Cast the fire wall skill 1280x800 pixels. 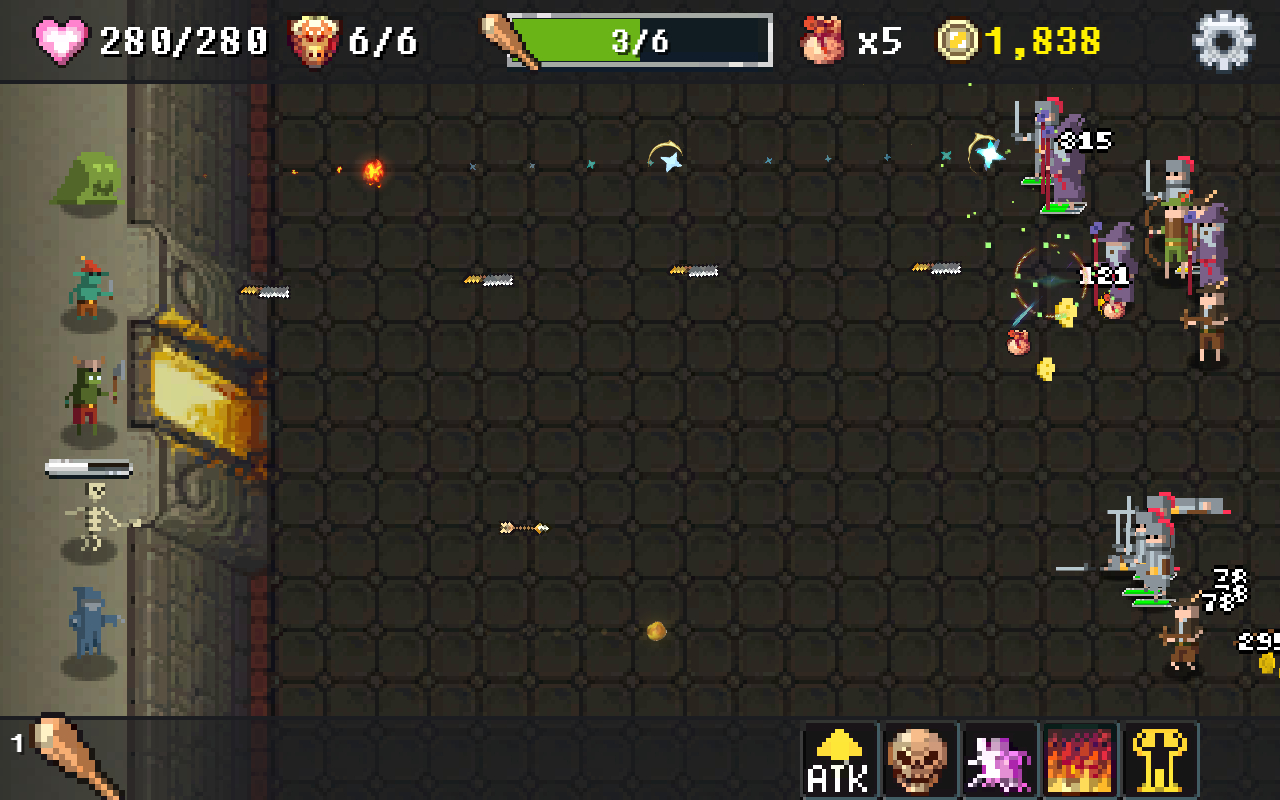1079,758
